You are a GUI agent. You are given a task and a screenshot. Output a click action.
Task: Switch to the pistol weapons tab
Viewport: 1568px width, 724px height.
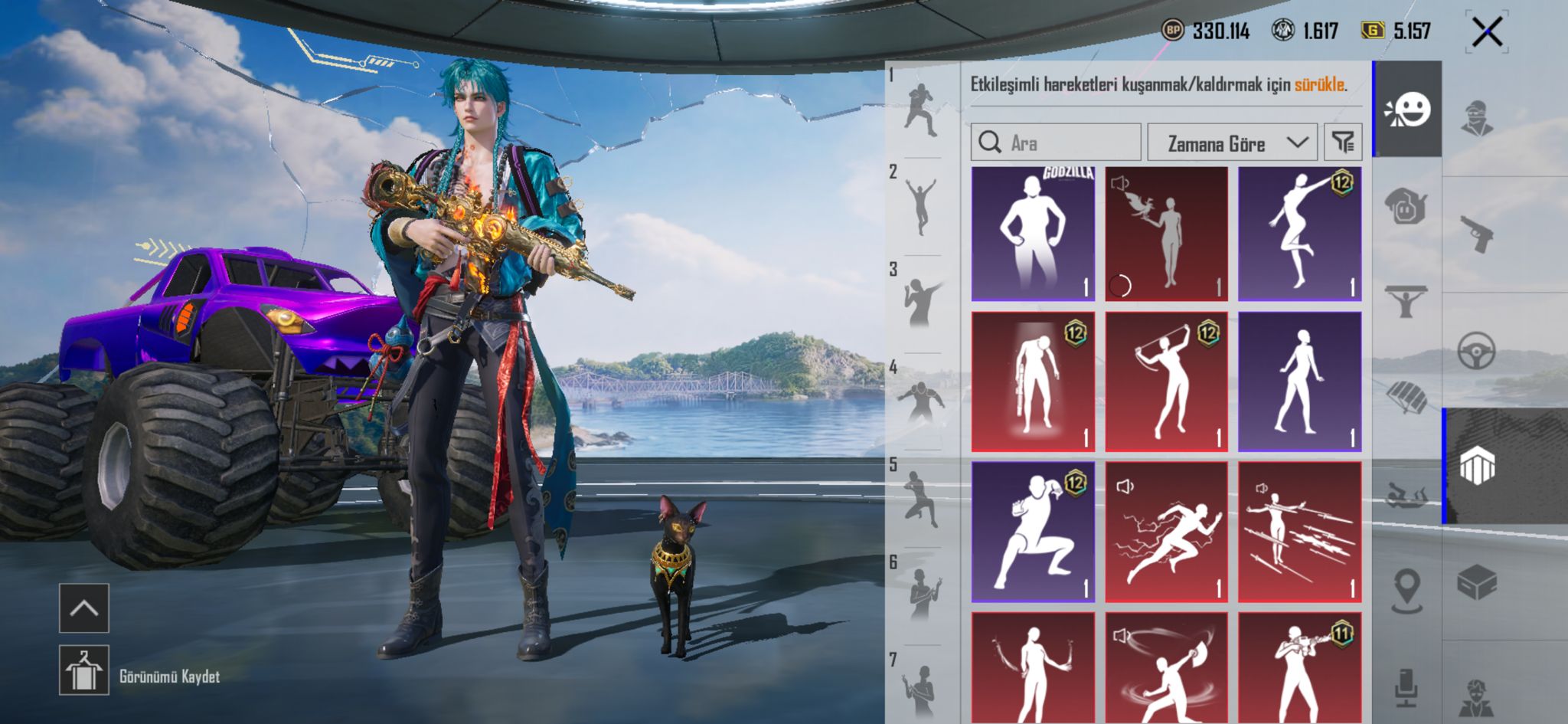tap(1477, 234)
